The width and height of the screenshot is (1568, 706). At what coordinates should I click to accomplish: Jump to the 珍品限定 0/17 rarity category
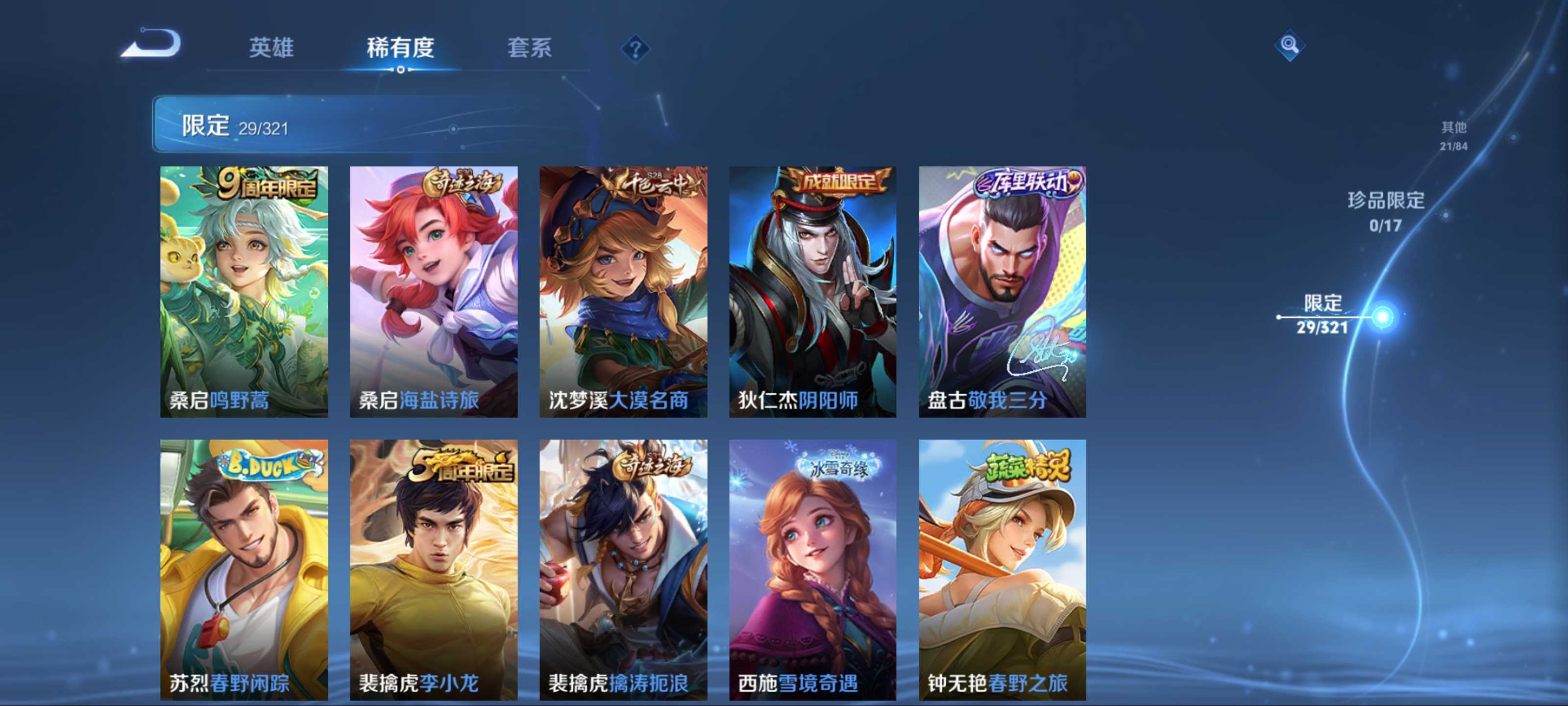tap(1386, 211)
